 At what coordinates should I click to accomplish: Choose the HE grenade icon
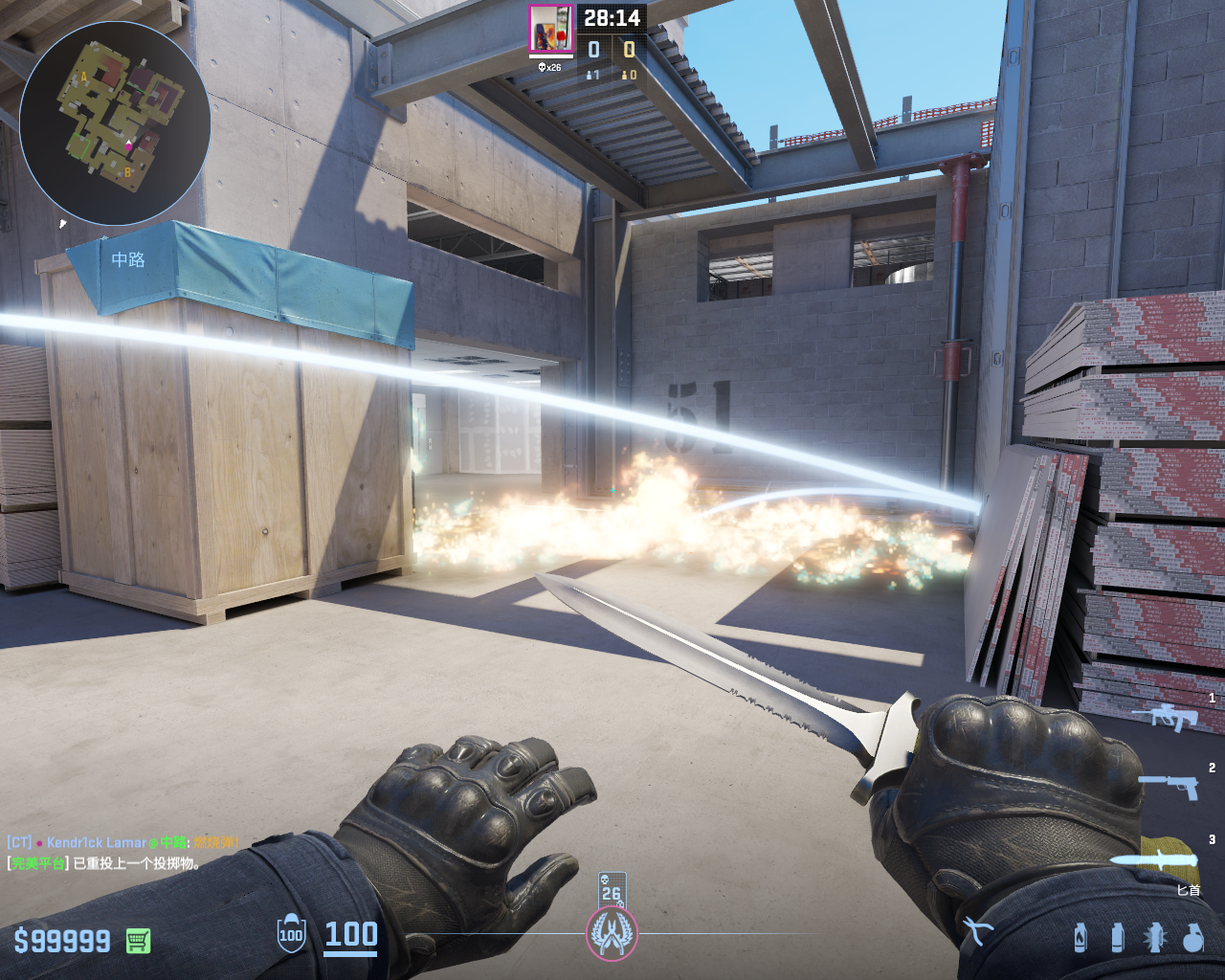[x=1192, y=937]
